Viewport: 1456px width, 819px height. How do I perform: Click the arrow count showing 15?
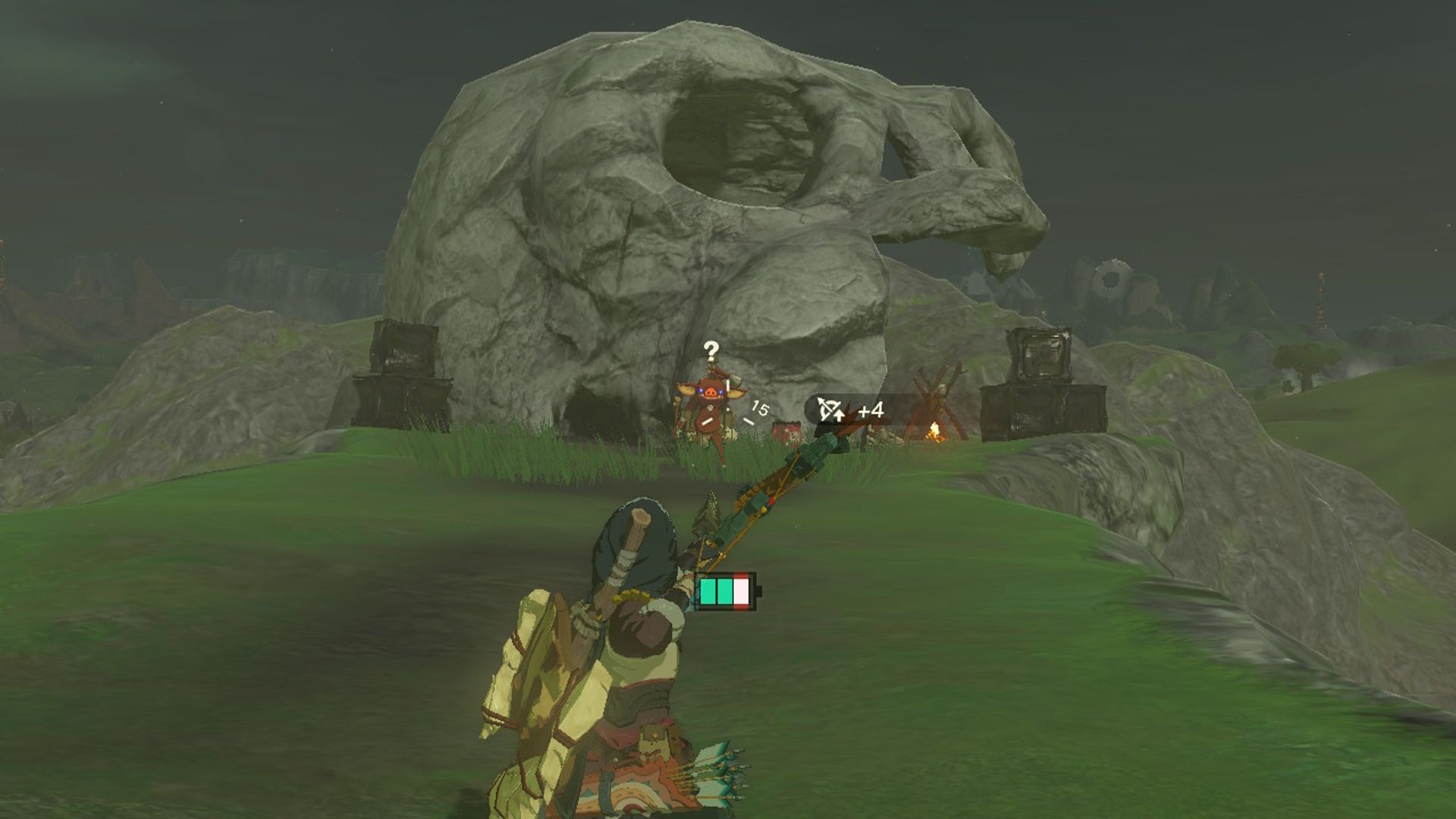coord(760,408)
